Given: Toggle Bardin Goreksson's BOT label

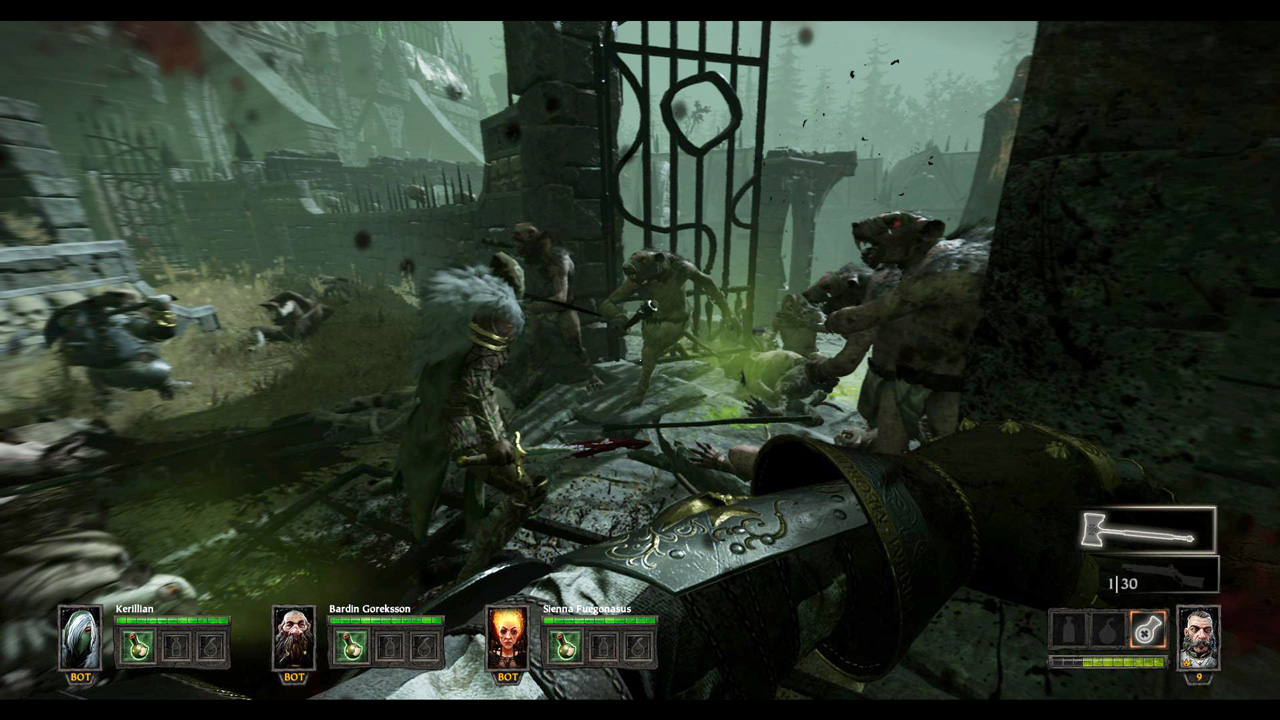Looking at the screenshot, I should pyautogui.click(x=292, y=675).
